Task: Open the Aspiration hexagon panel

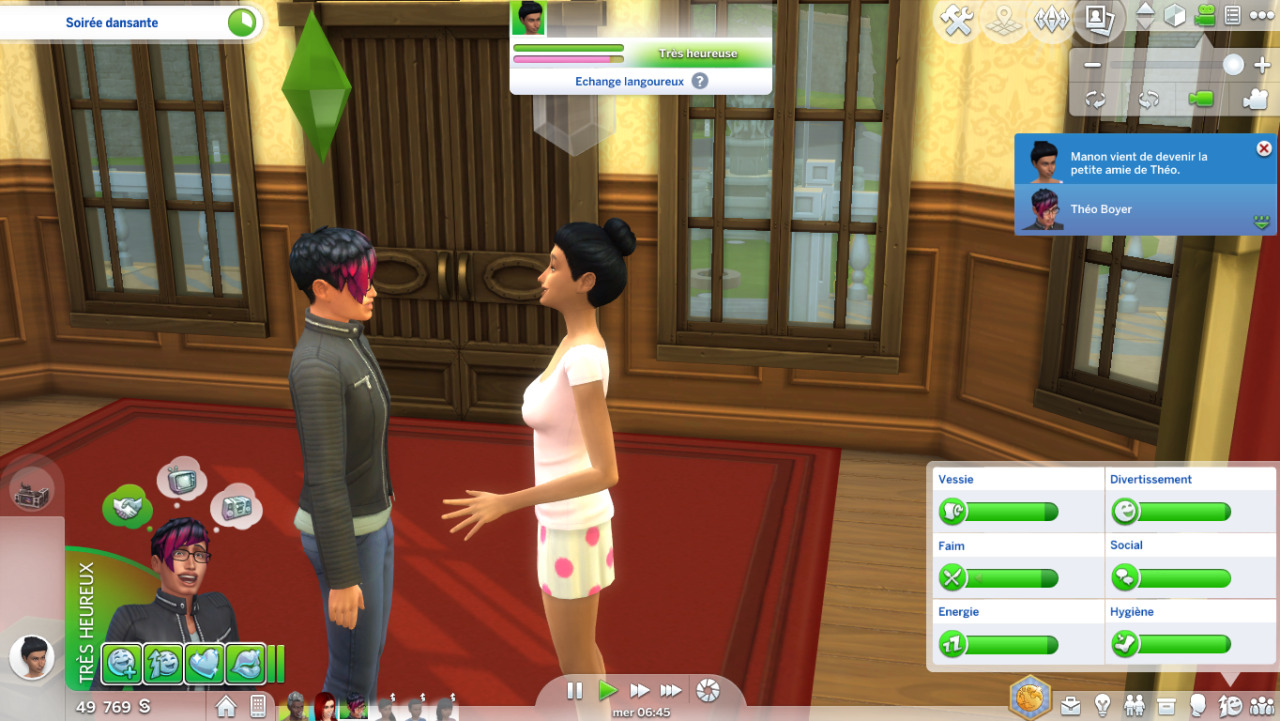Action: tap(1029, 697)
